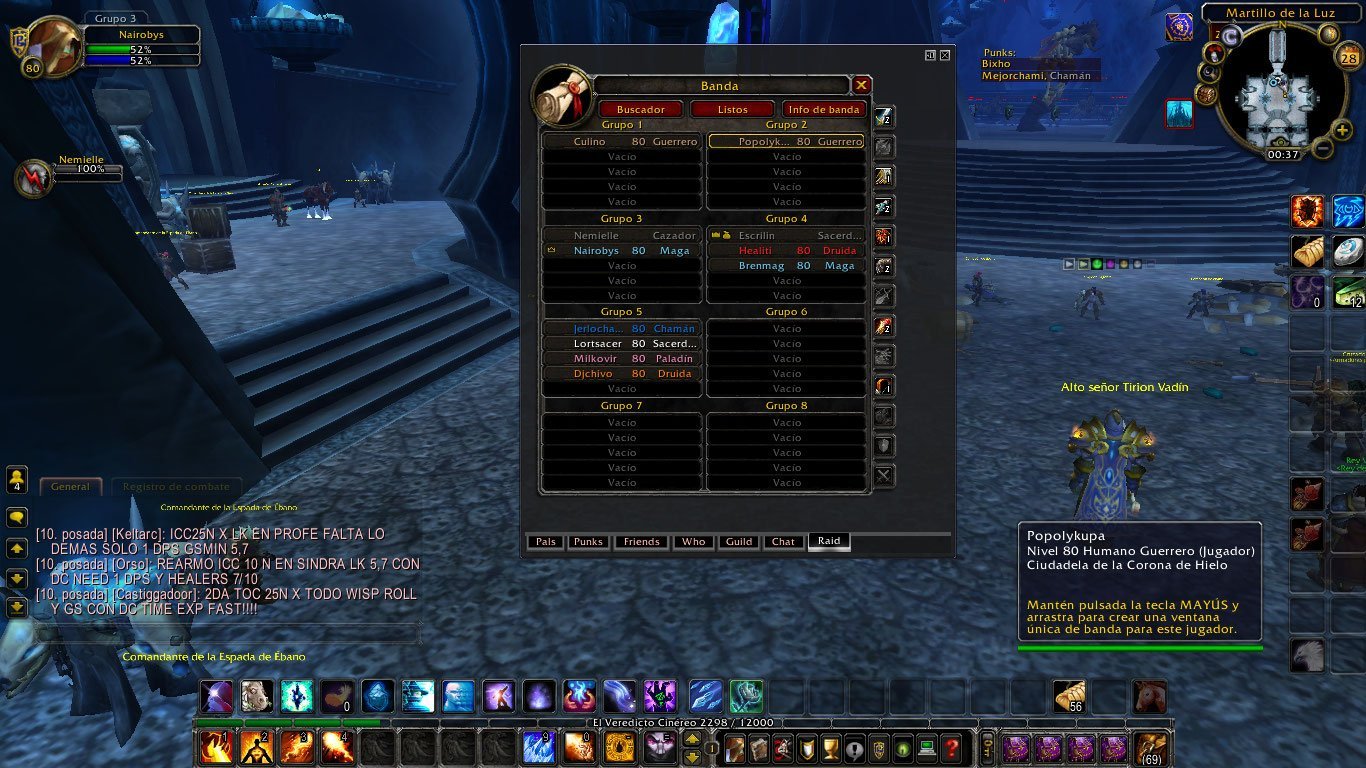The image size is (1366, 768).
Task: Switch to the Pals tab
Action: point(545,542)
